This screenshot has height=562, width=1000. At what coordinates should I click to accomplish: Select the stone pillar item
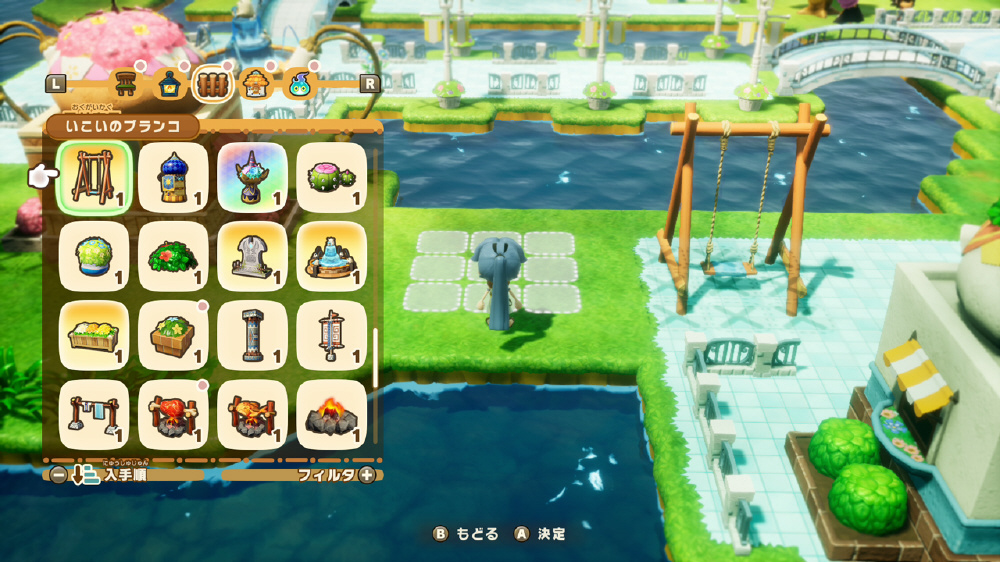point(252,336)
